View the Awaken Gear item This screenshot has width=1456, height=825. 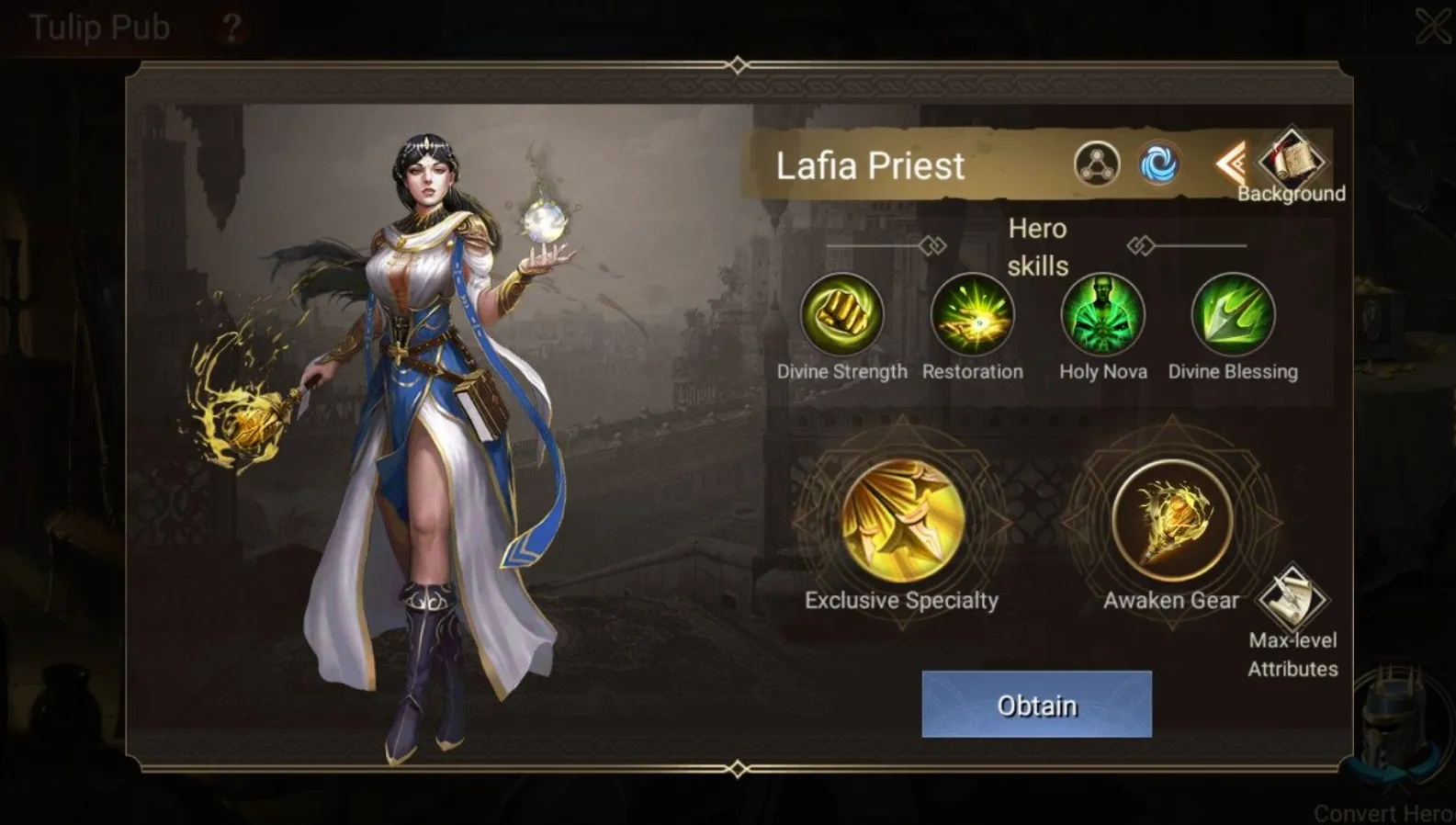coord(1171,521)
